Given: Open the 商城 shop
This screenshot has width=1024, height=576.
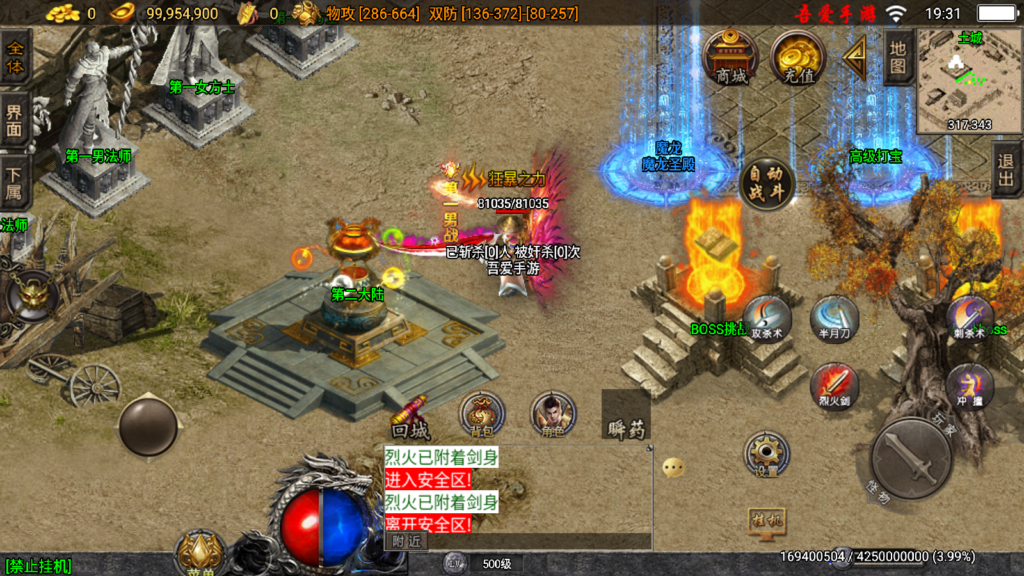Looking at the screenshot, I should [731, 56].
